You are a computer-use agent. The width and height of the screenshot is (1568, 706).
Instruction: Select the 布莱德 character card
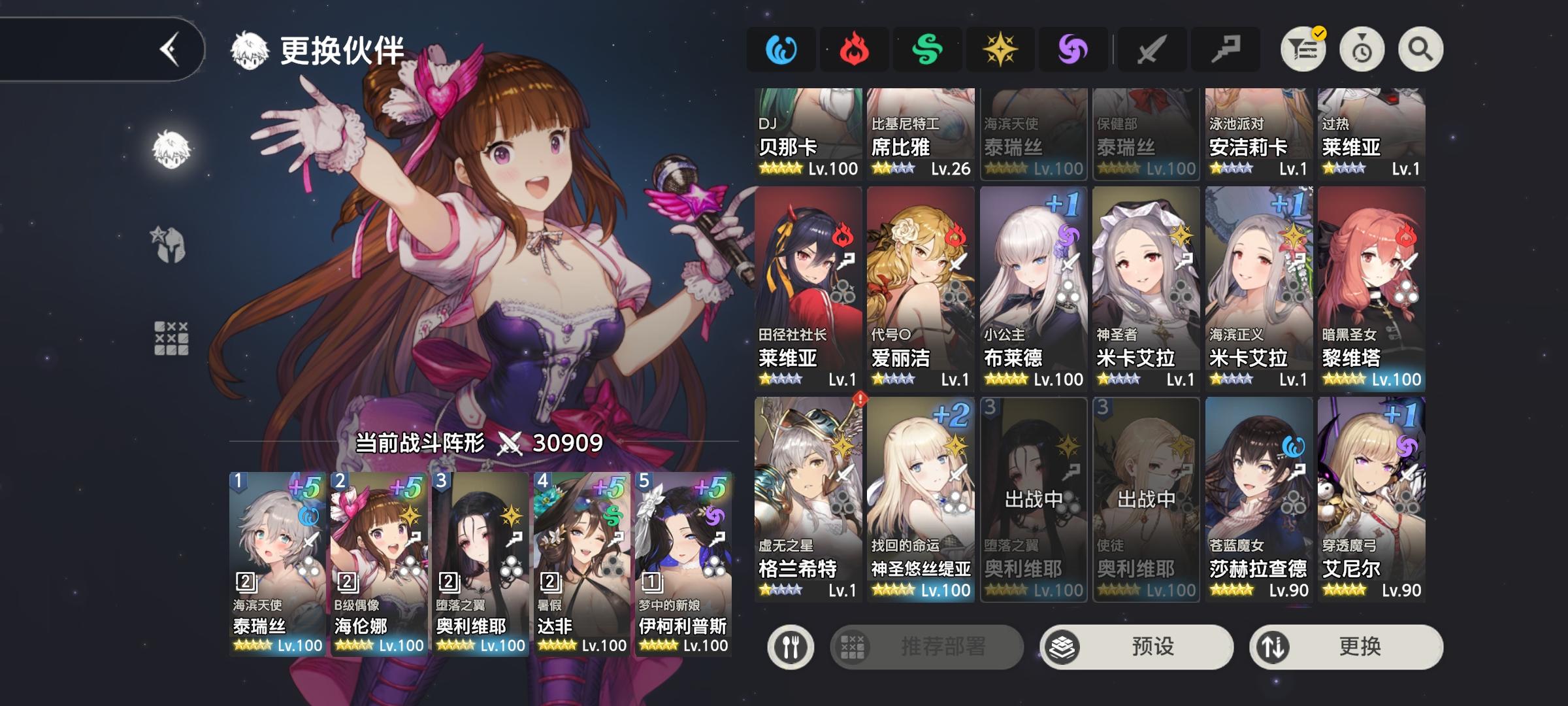pyautogui.click(x=1034, y=288)
